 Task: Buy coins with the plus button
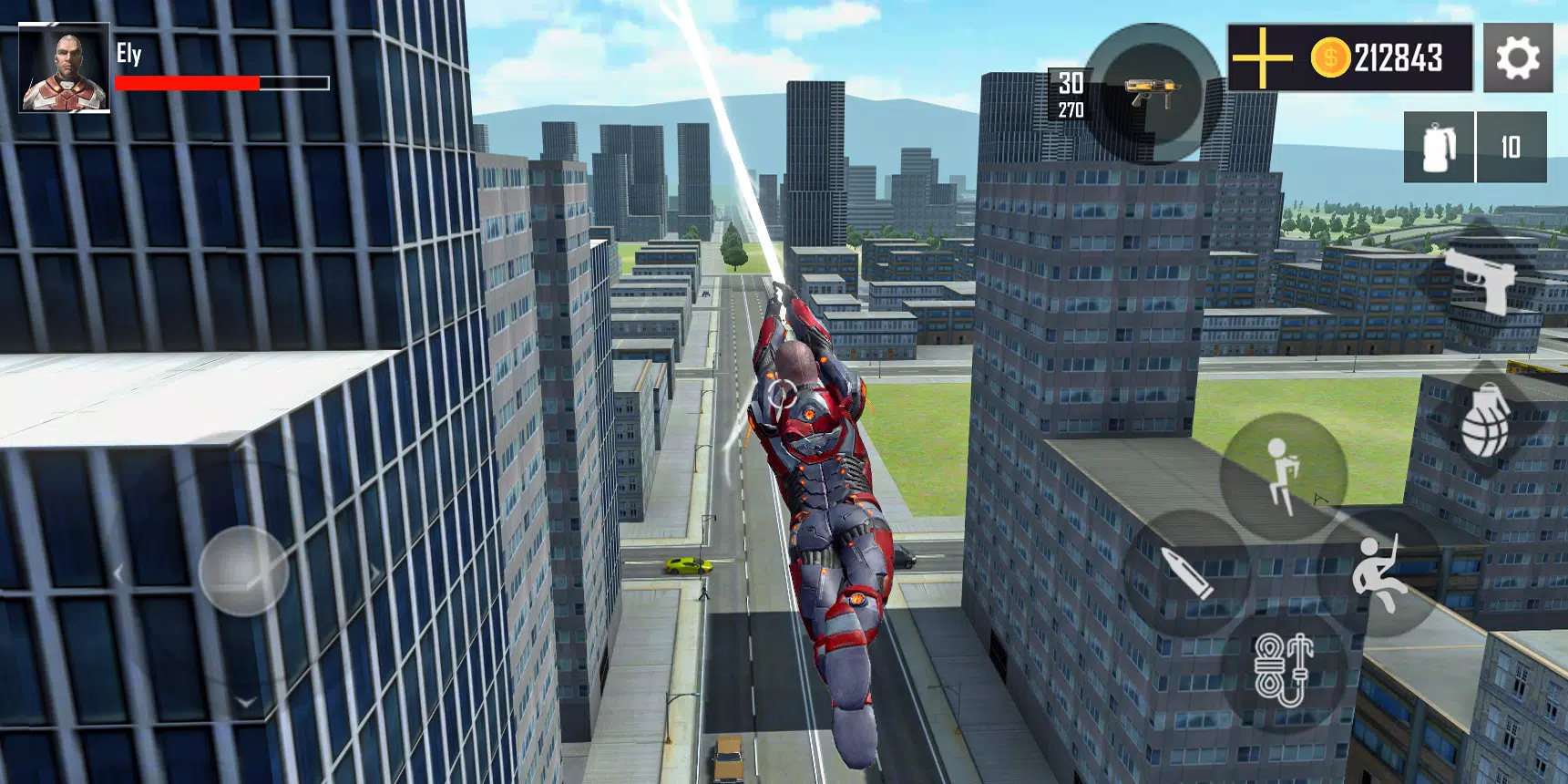click(x=1261, y=57)
